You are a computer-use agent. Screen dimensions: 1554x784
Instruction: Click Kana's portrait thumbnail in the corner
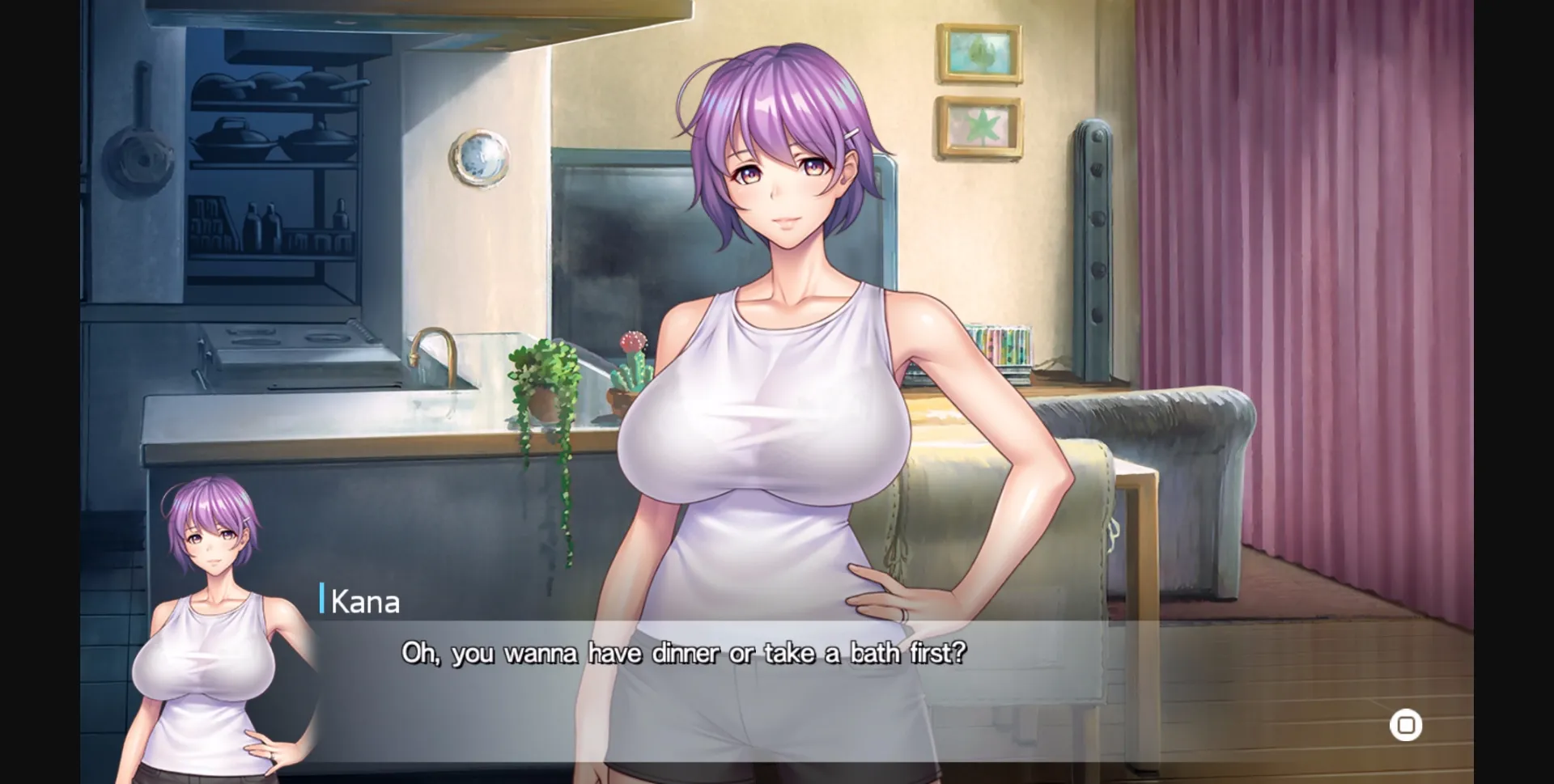(x=209, y=623)
